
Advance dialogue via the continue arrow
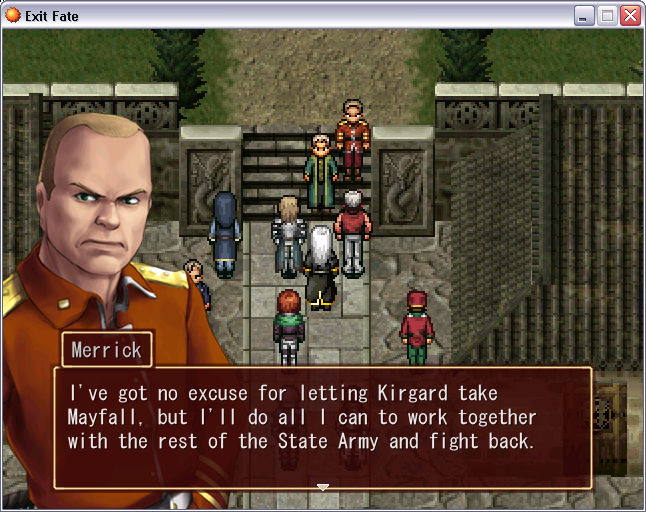(x=322, y=487)
